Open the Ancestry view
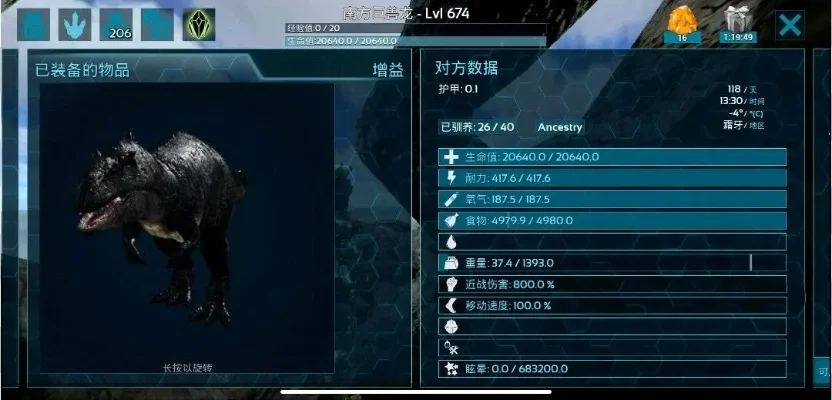 coord(560,127)
